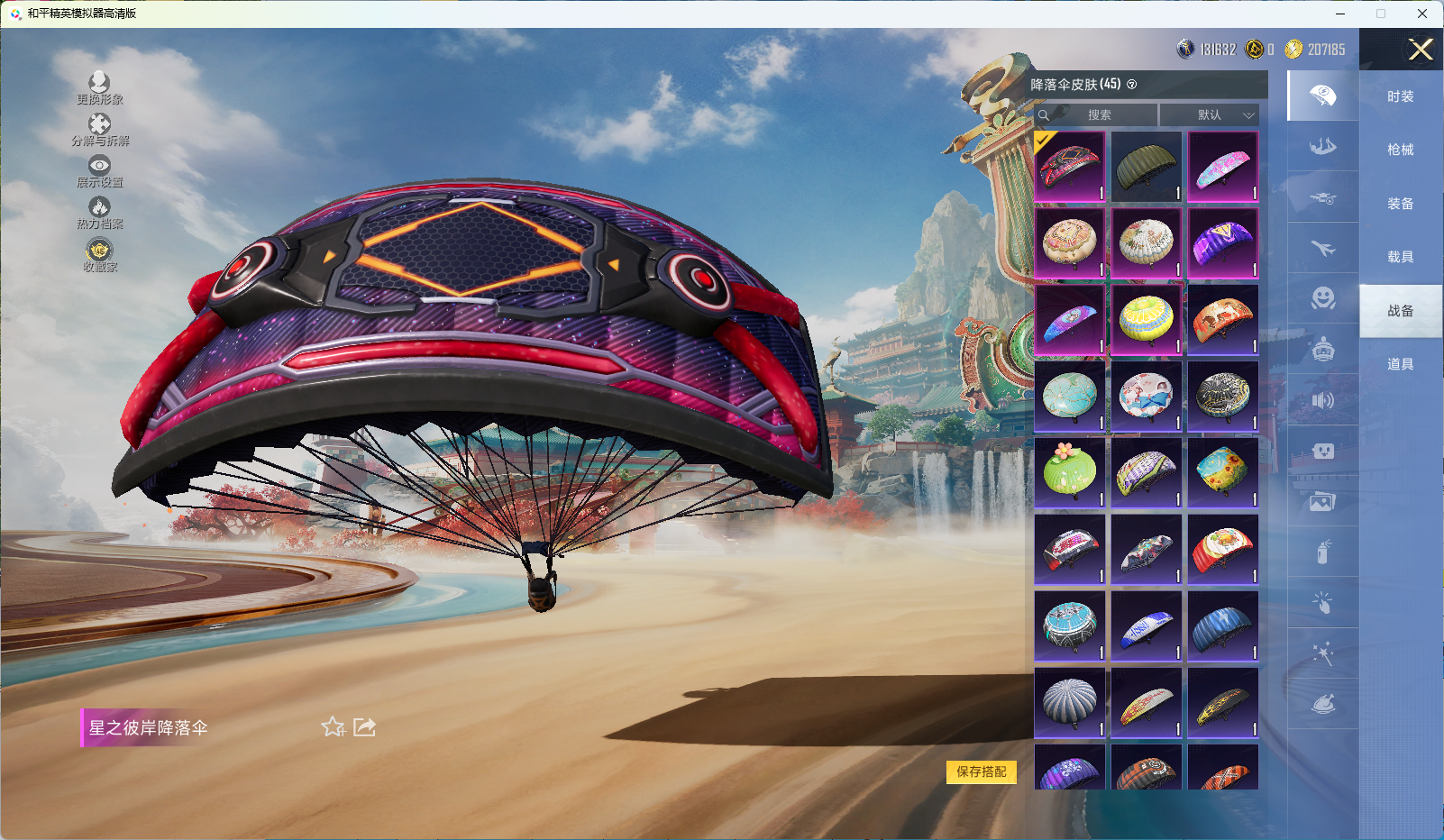Select the 装备 category tab
The image size is (1444, 840).
click(1400, 204)
